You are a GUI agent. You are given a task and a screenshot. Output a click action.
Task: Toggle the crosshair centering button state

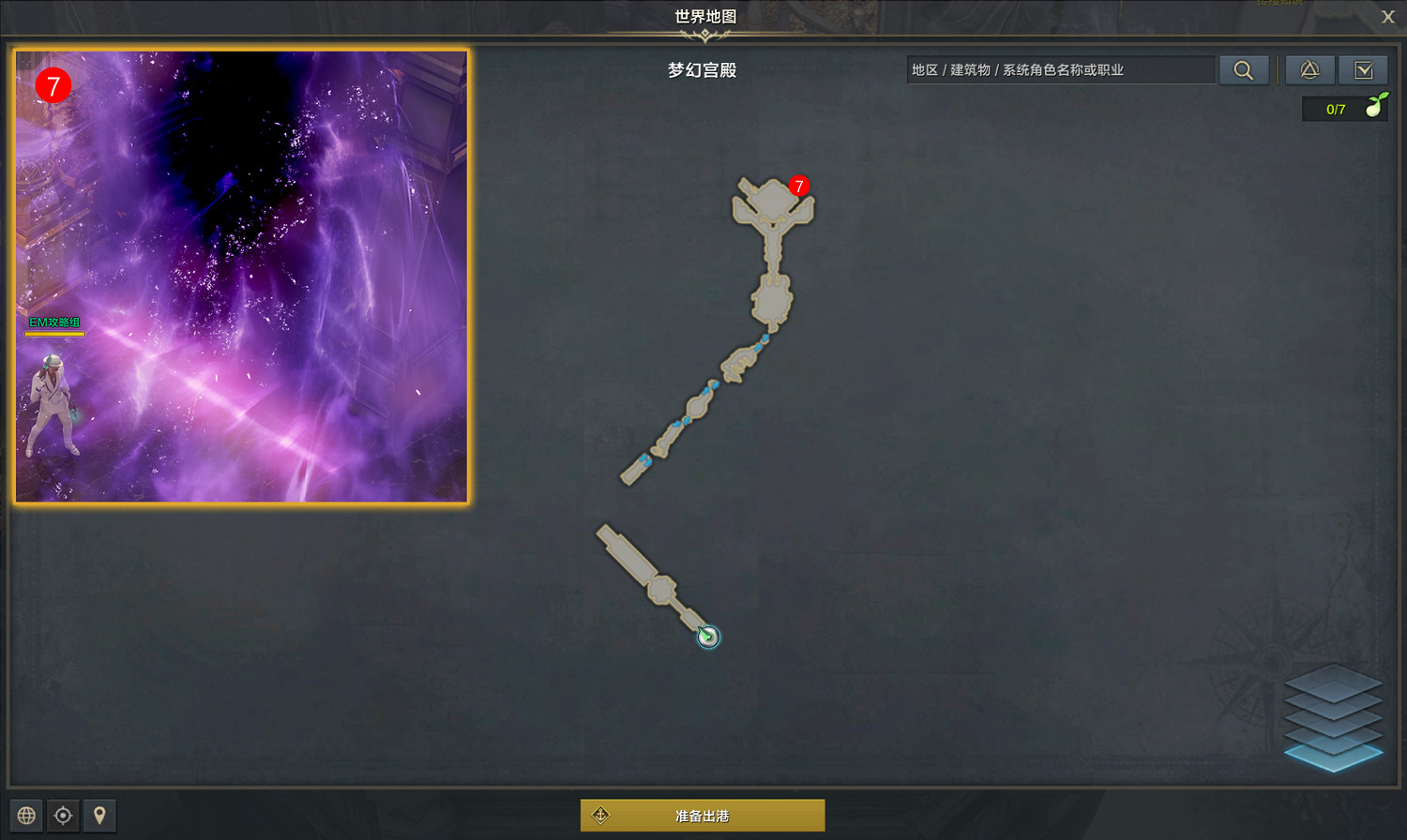point(63,816)
